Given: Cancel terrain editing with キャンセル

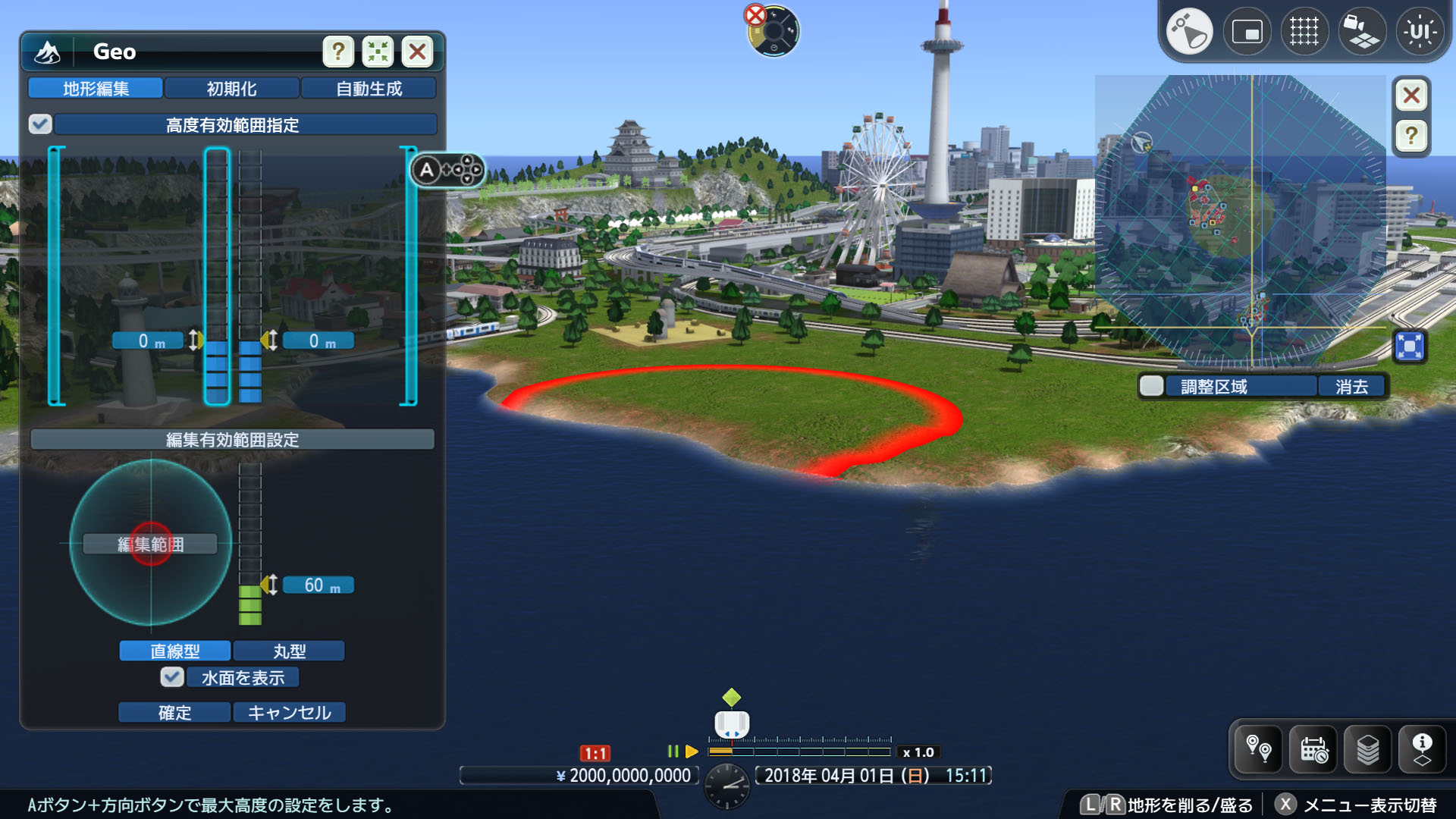Looking at the screenshot, I should pos(289,712).
